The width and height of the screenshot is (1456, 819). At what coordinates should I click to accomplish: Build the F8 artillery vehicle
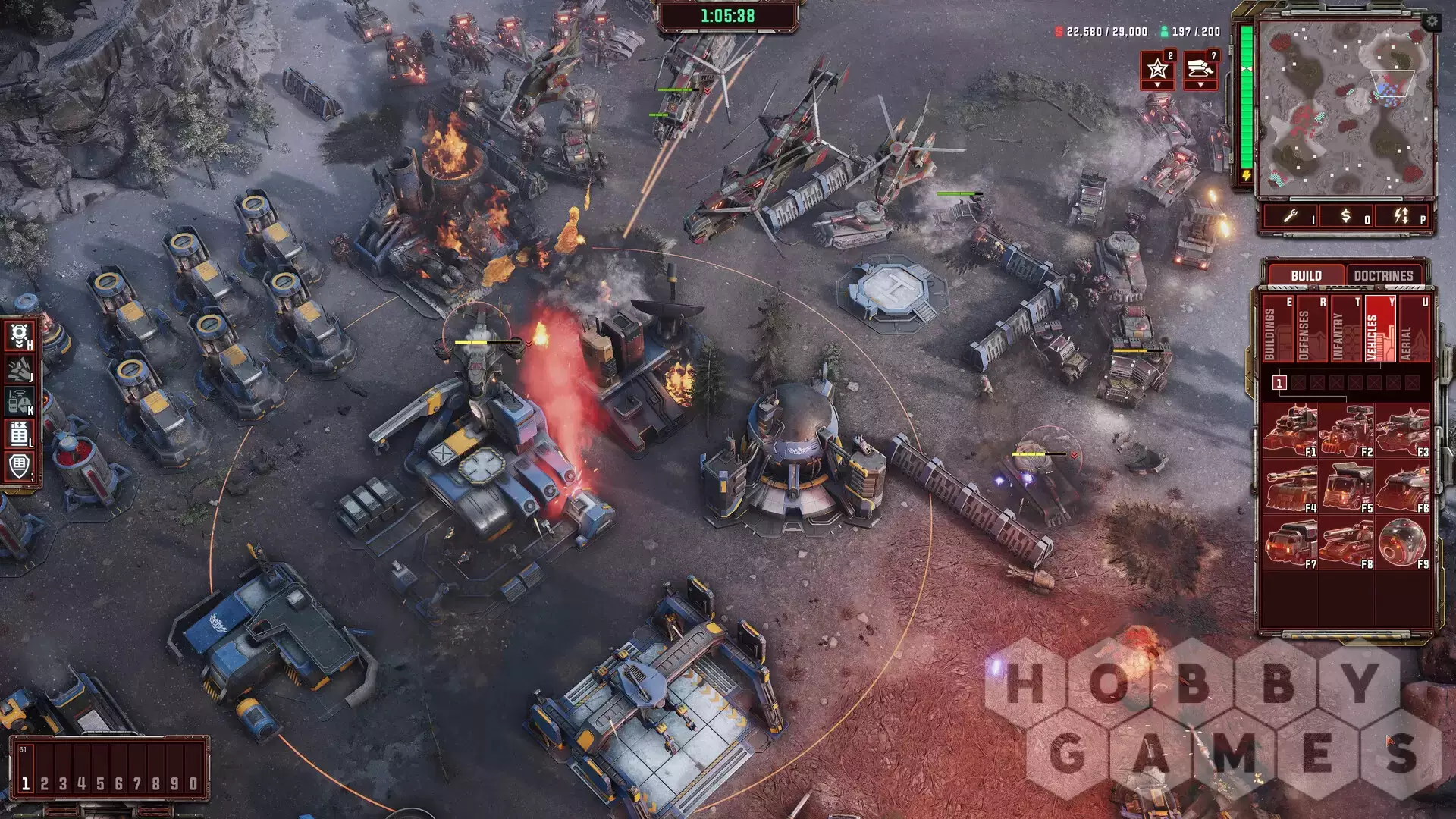pos(1346,542)
